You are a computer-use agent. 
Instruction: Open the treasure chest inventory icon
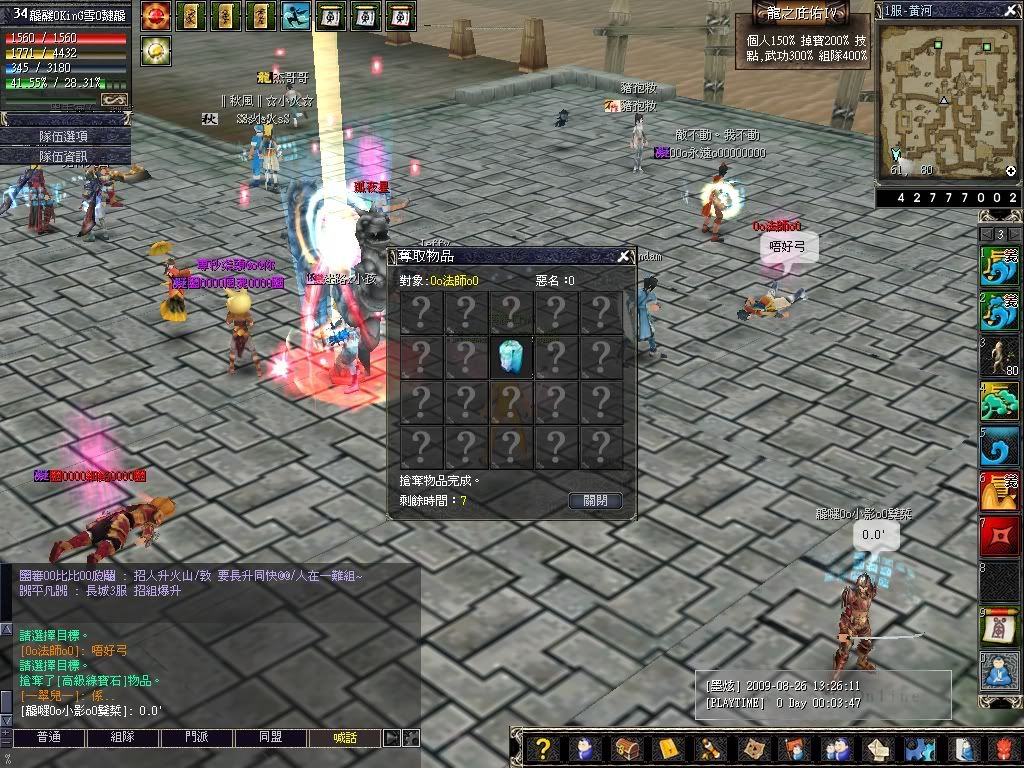(627, 748)
